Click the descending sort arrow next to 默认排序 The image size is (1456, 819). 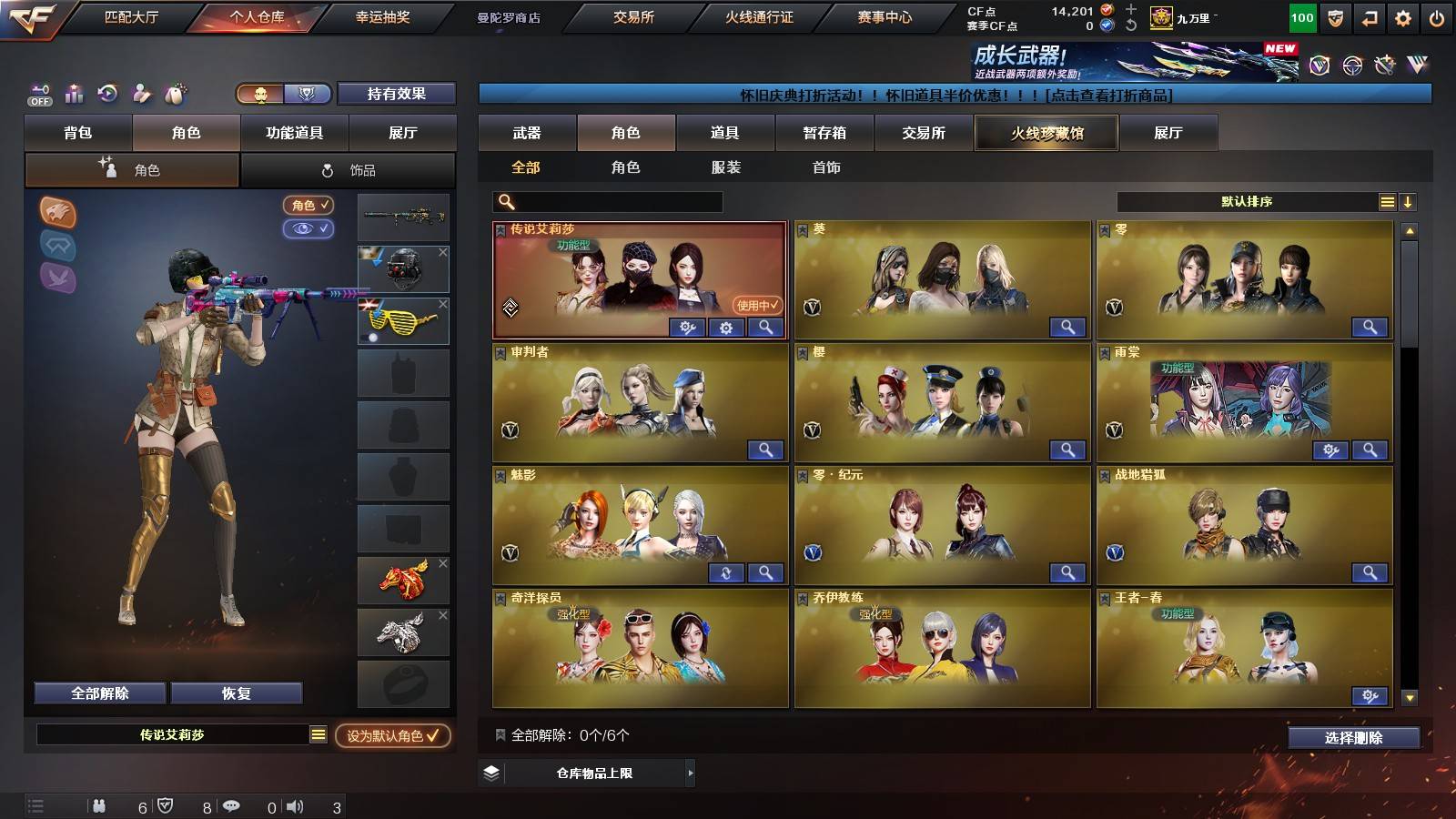1410,202
